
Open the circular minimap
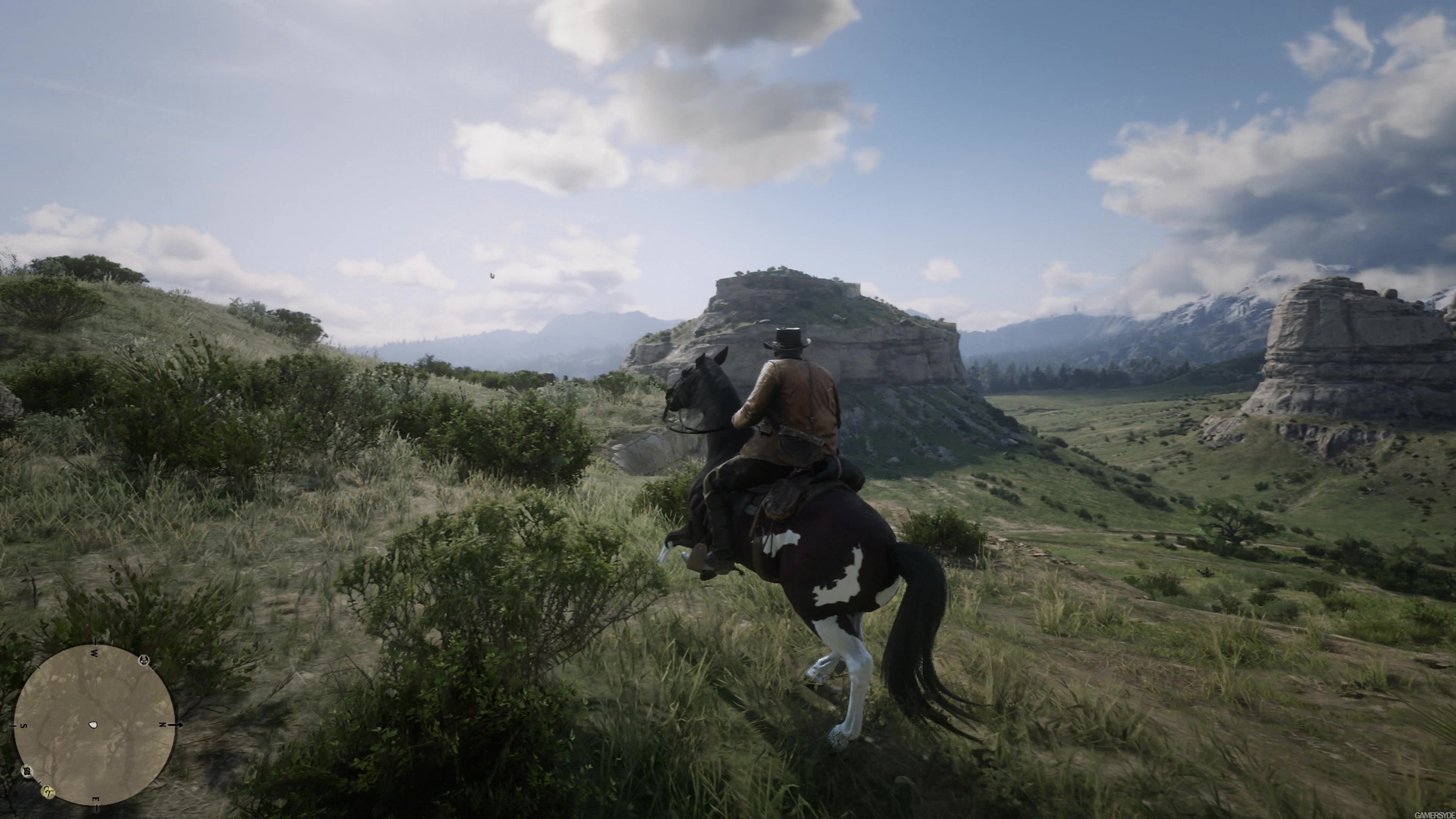[x=94, y=725]
